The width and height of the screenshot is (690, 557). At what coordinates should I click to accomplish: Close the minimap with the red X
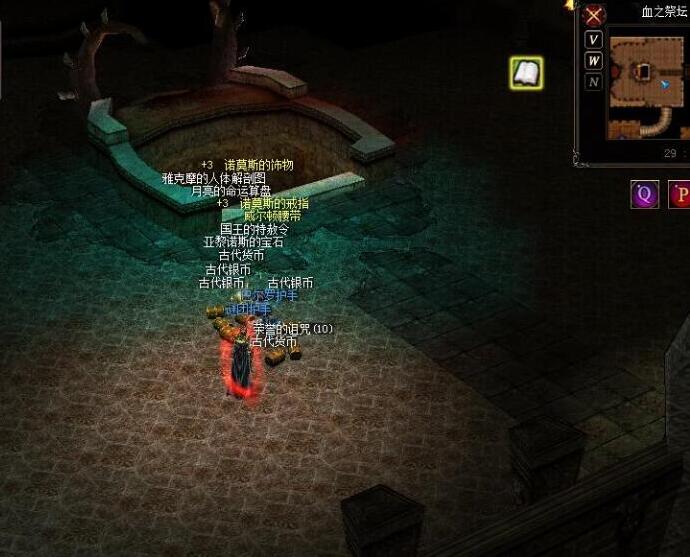pos(594,15)
